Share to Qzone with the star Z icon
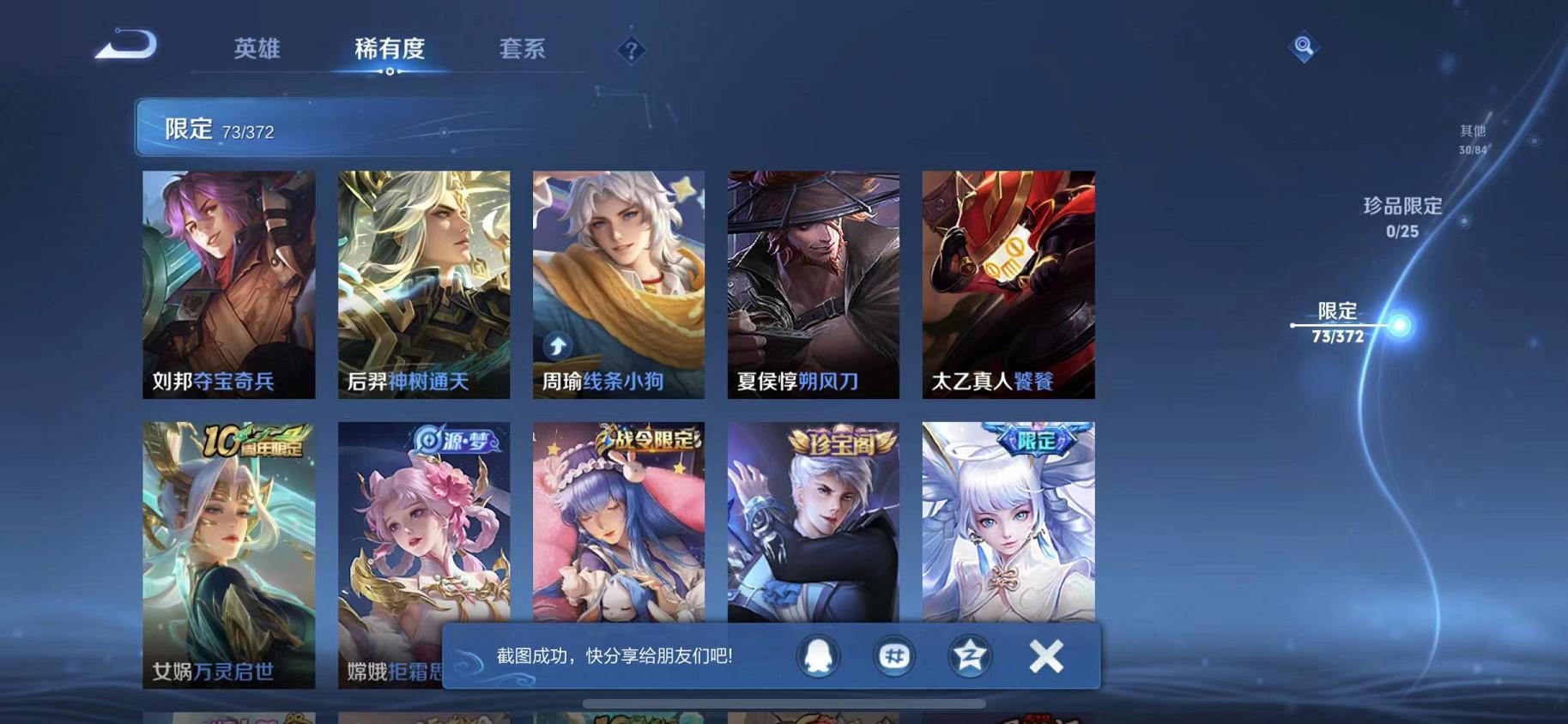 point(970,656)
